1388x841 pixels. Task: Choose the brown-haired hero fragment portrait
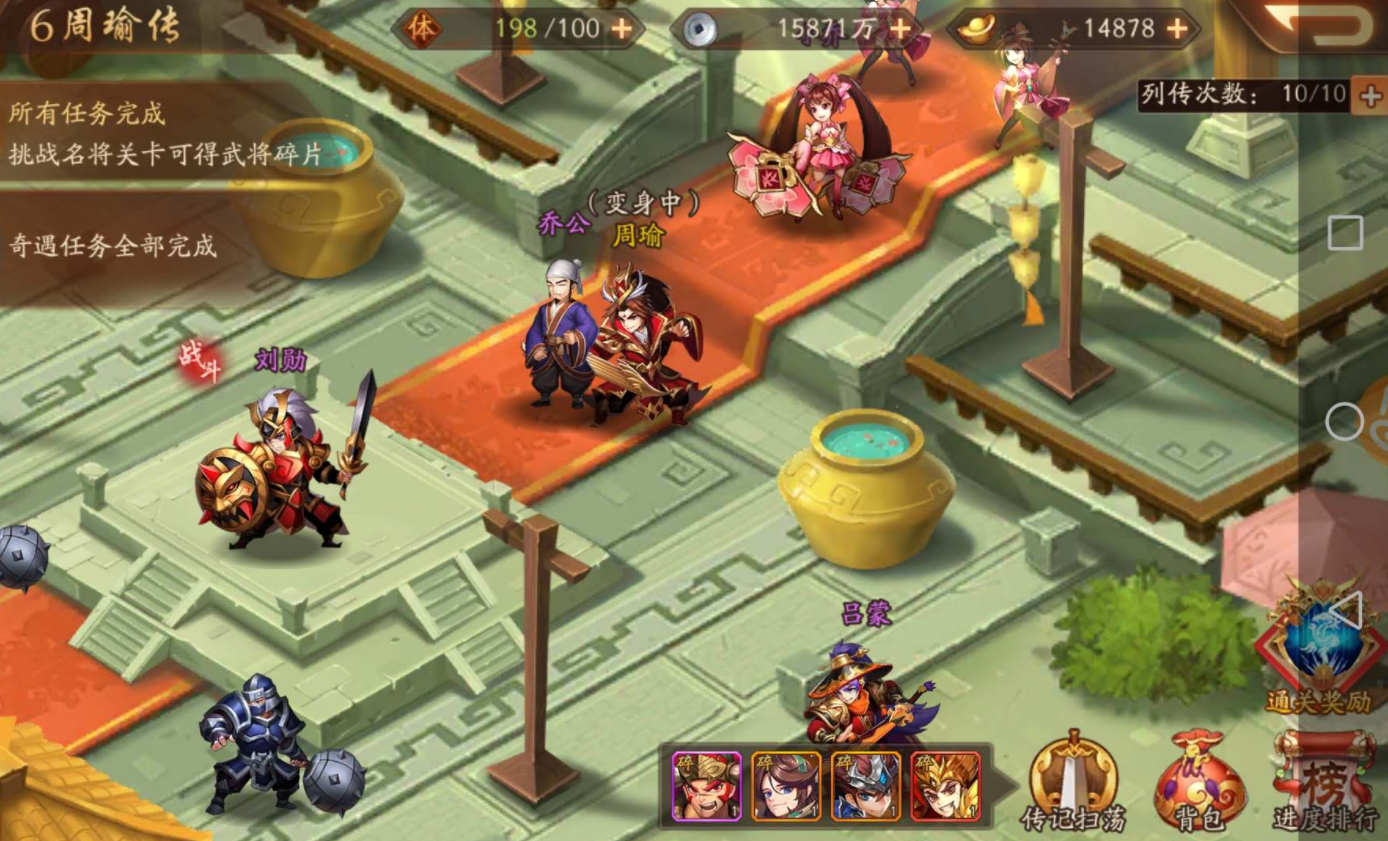(786, 786)
